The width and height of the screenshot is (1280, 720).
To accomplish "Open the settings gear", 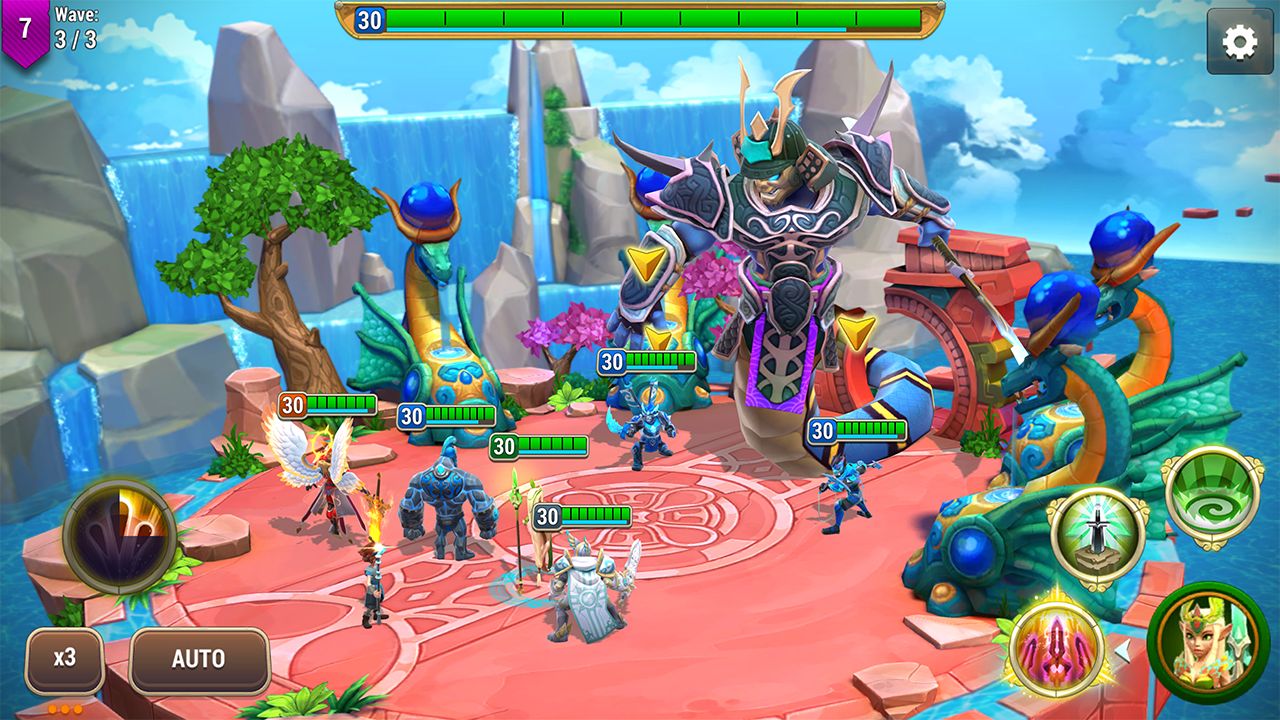I will click(1240, 40).
